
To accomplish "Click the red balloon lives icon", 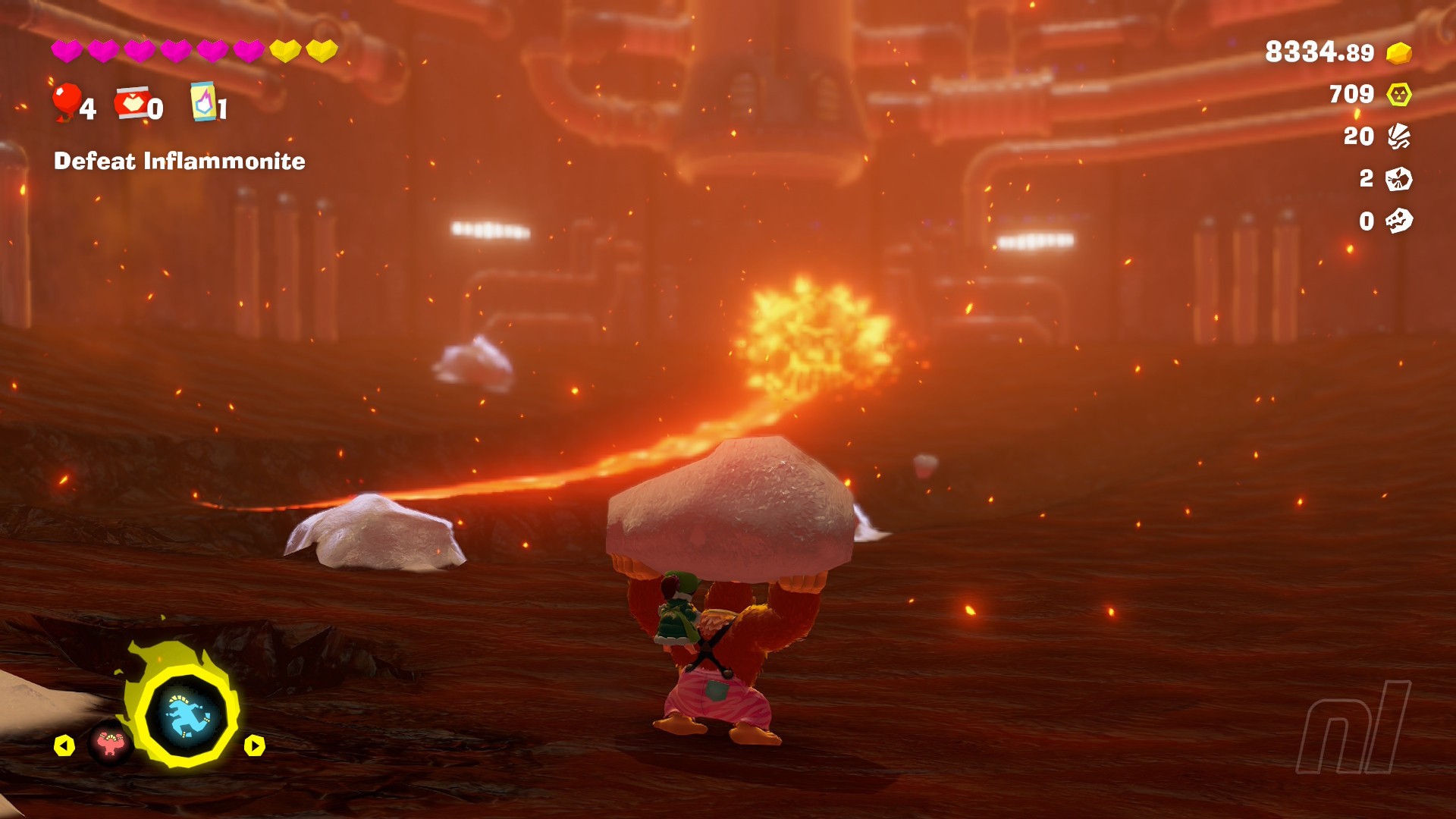I will pyautogui.click(x=67, y=102).
